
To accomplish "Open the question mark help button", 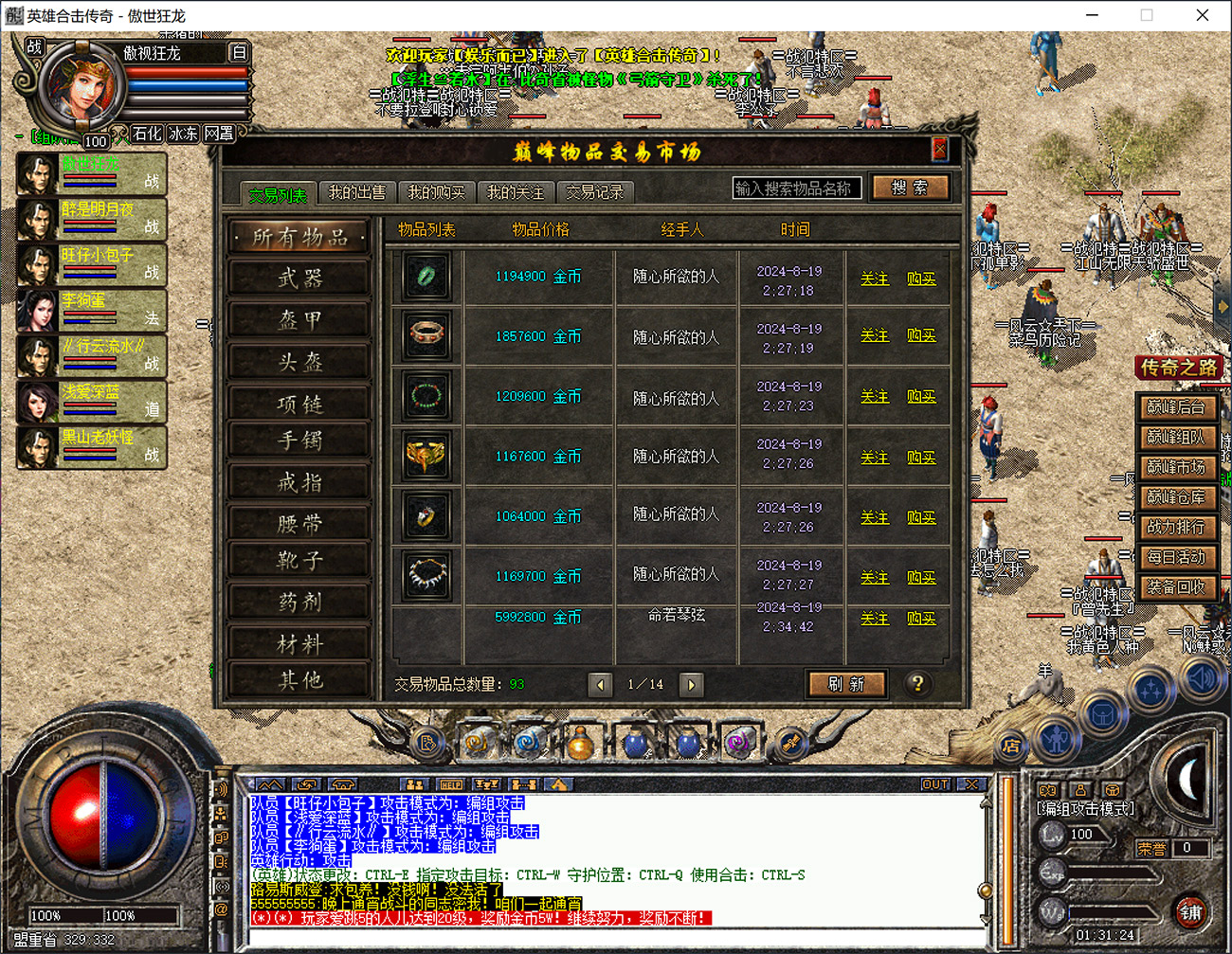I will 917,684.
